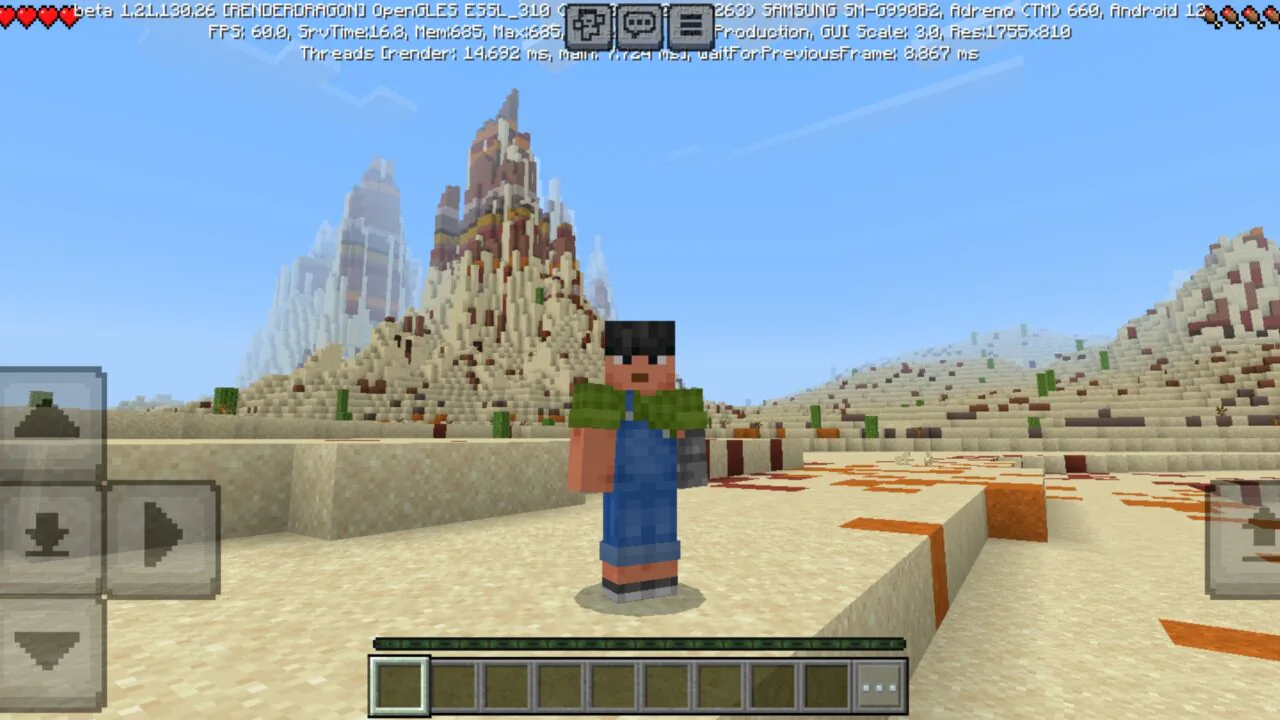Select the middle hotbar slot
The image size is (1280, 720).
612,686
